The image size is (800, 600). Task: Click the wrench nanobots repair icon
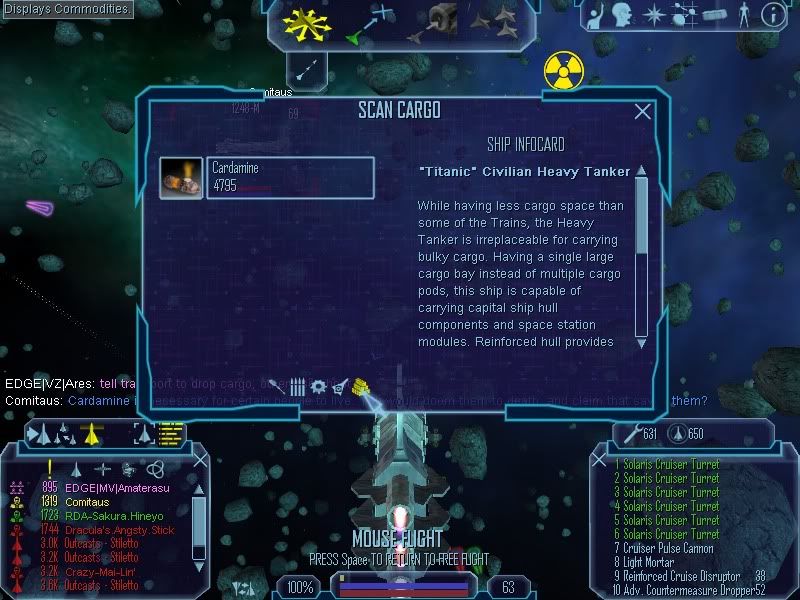click(x=630, y=433)
